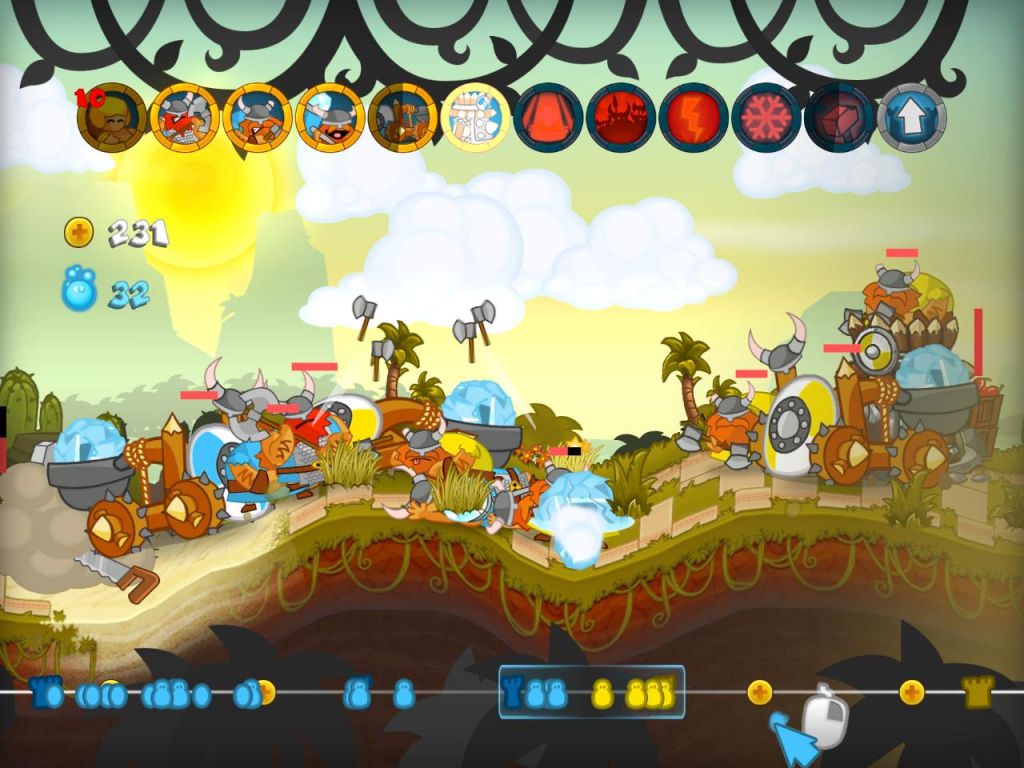Open upgrades with the white arrow button
This screenshot has width=1024, height=768.
pos(911,117)
